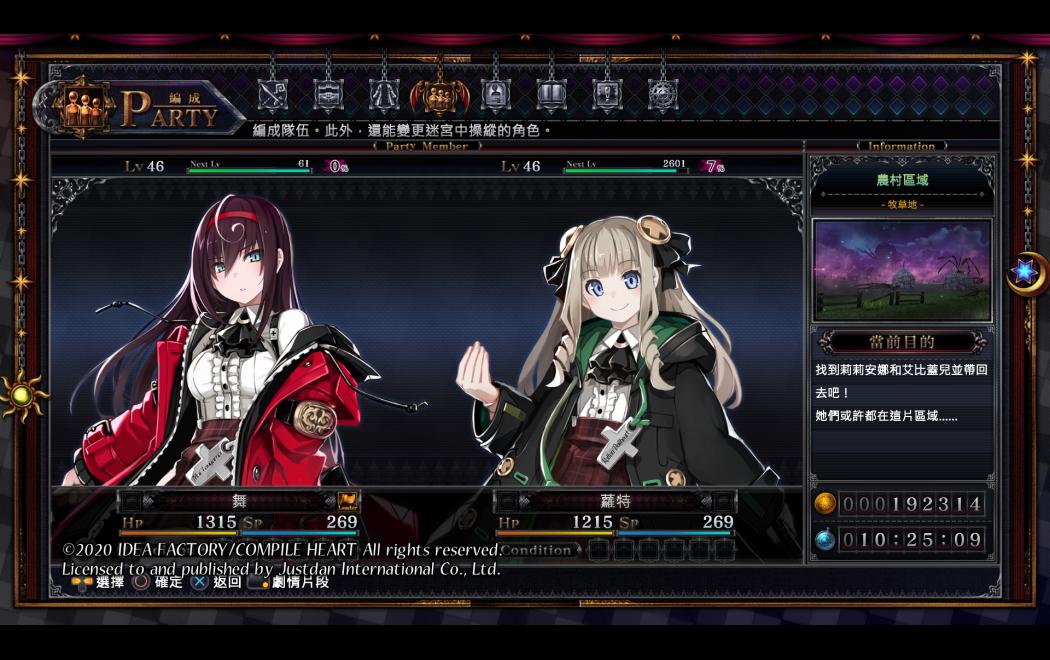Image resolution: width=1050 pixels, height=660 pixels.
Task: View the farm area location thumbnail
Action: [x=902, y=270]
